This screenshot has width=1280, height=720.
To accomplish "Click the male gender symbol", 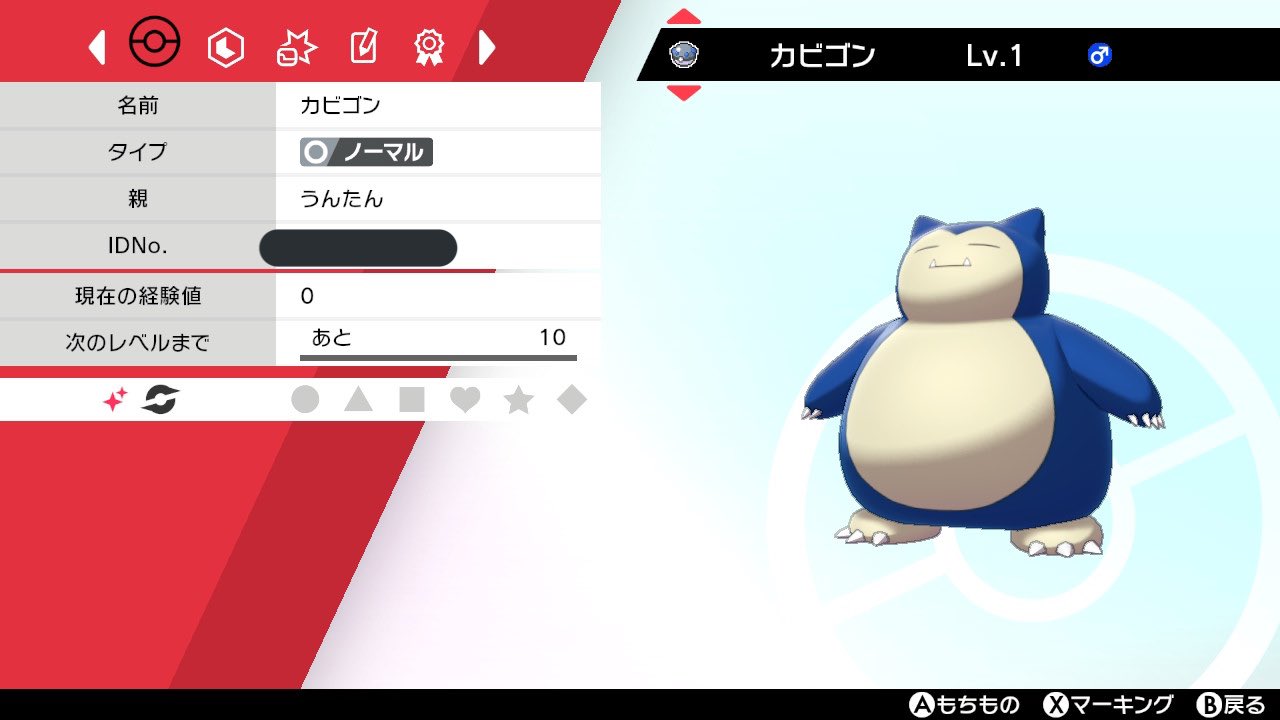I will tap(1101, 56).
